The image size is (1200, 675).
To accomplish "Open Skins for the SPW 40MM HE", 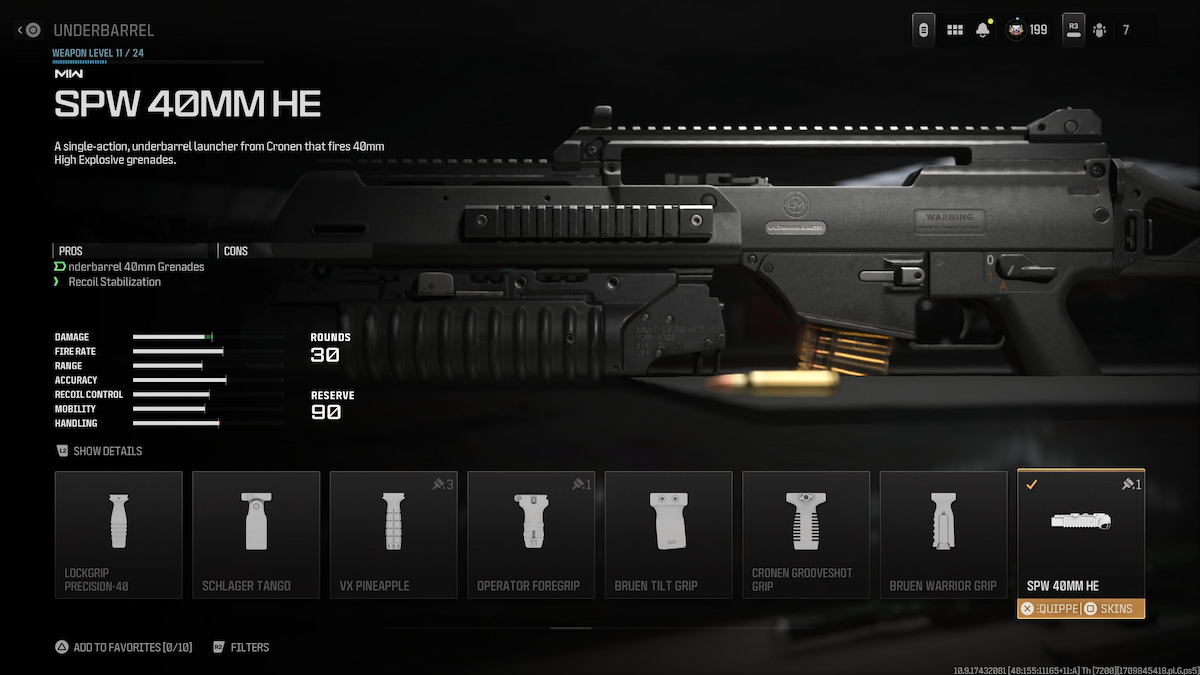I will 1112,609.
